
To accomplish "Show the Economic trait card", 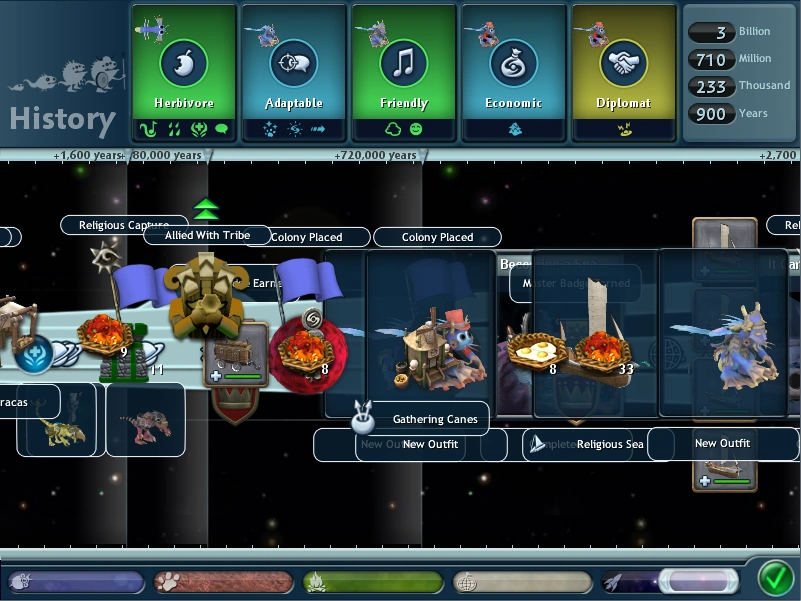I will (514, 71).
